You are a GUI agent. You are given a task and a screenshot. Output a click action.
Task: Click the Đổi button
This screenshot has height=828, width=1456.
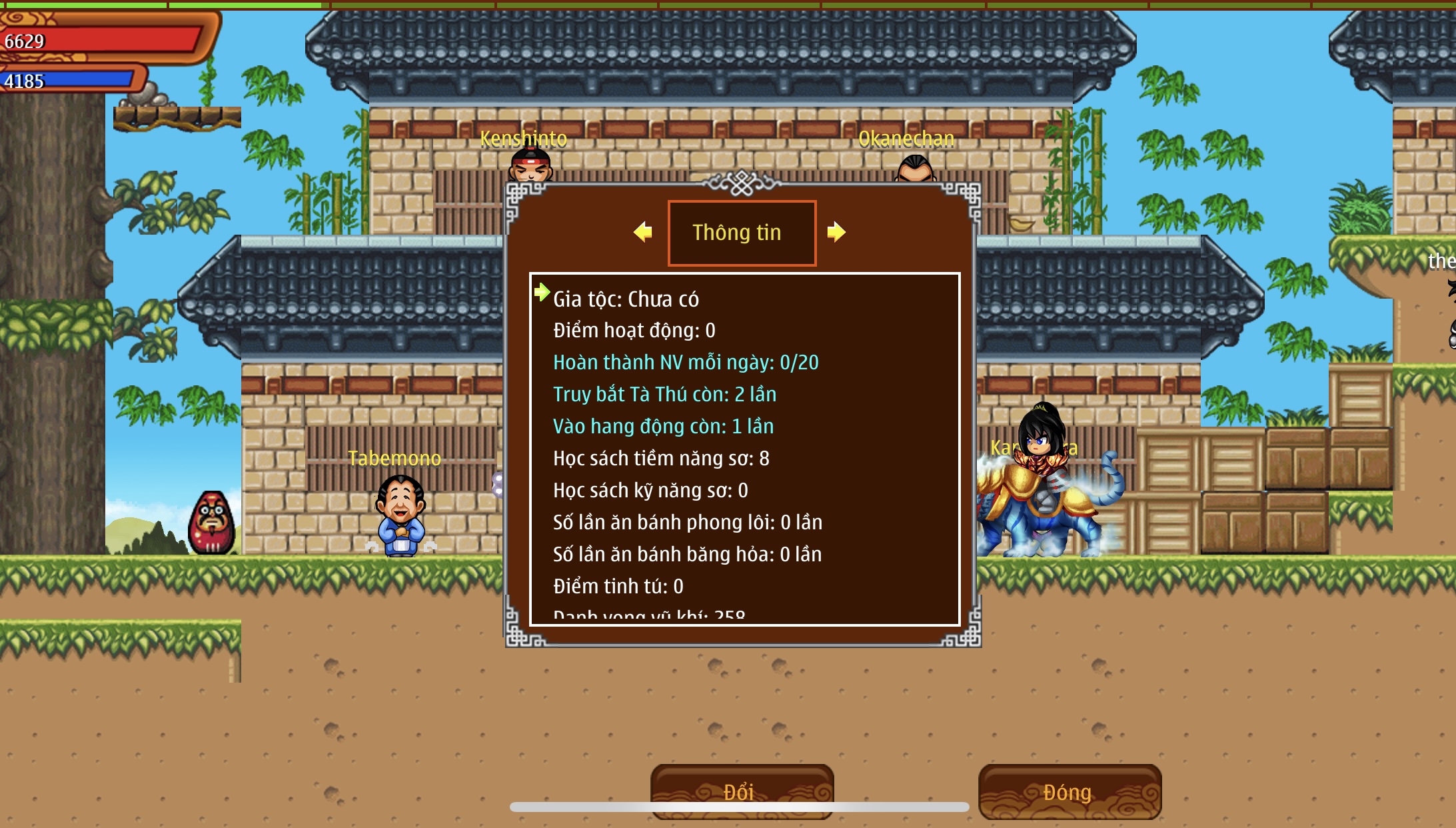[x=741, y=791]
